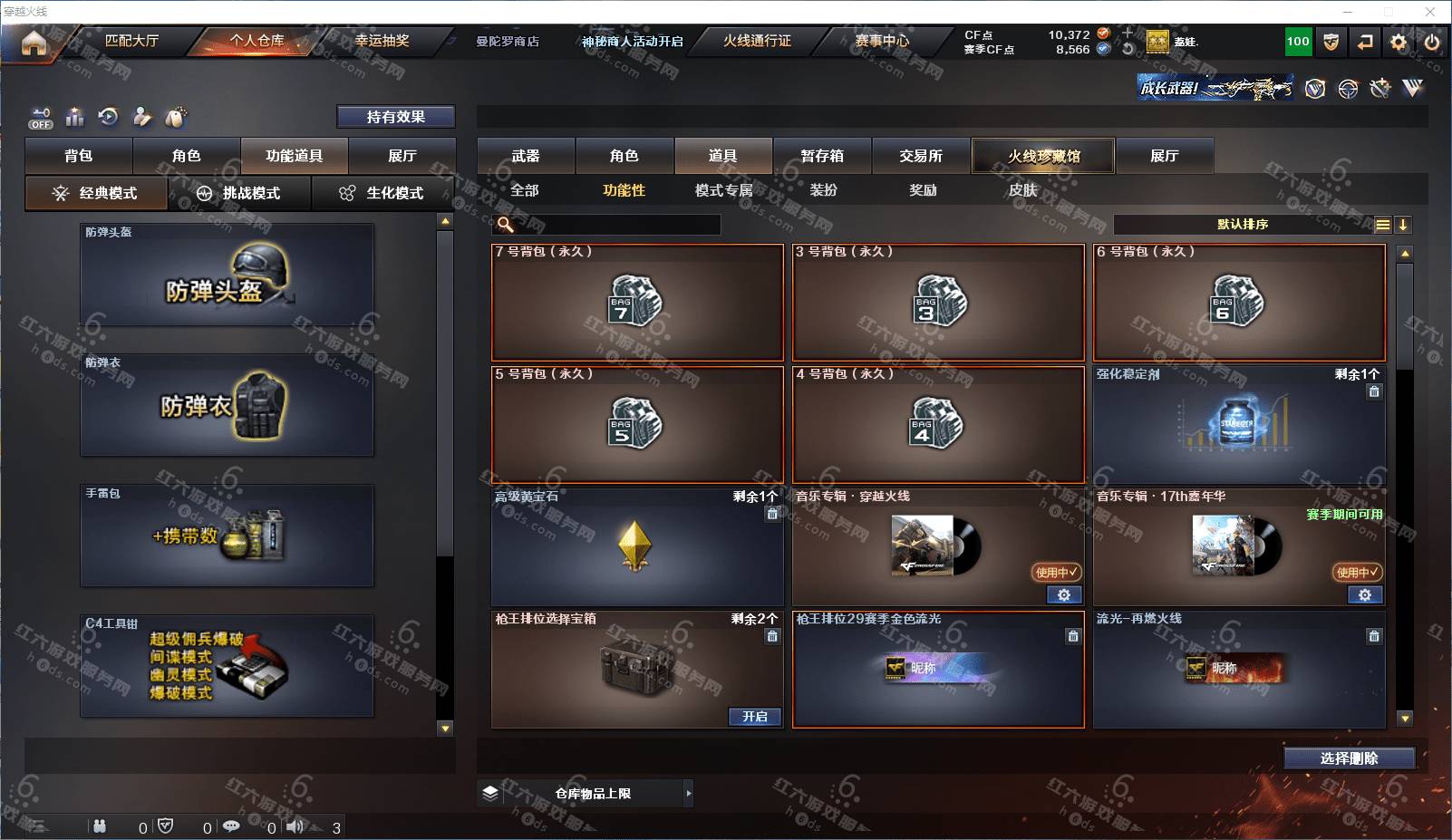Select the 挑战模式 mode tab
1452x840 pixels.
click(240, 193)
